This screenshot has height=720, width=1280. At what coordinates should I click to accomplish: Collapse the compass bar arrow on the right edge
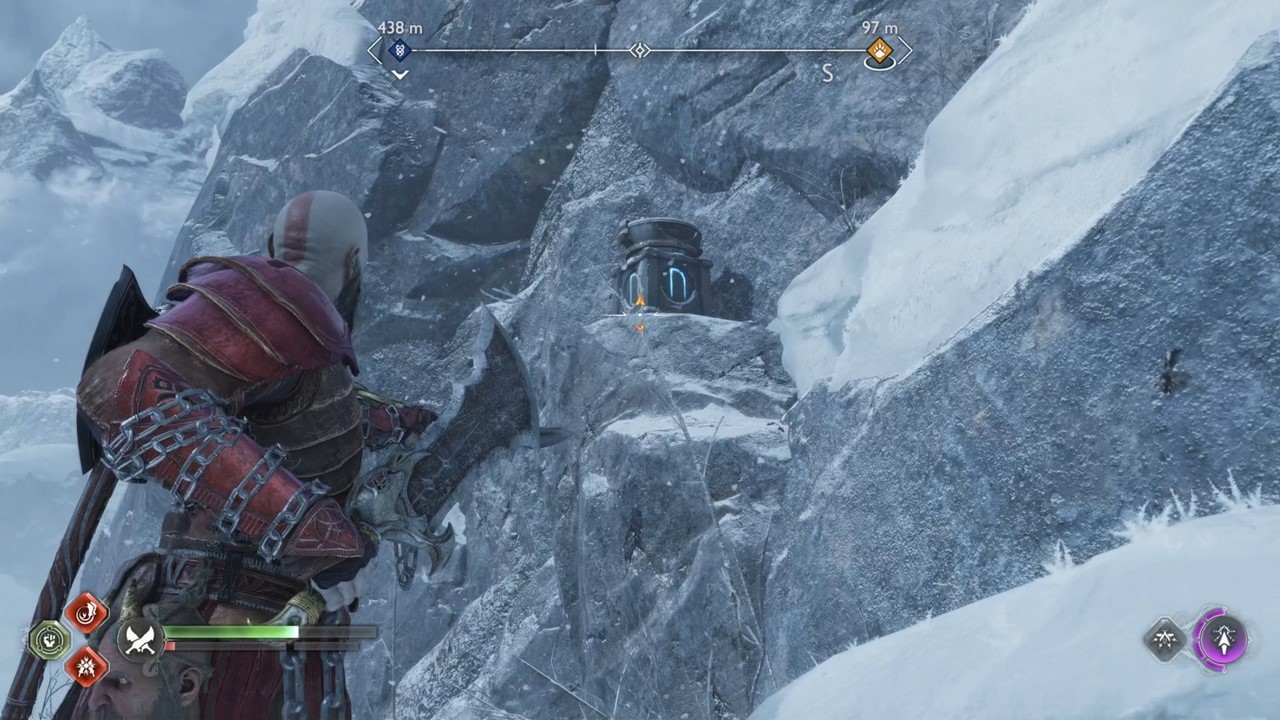906,50
